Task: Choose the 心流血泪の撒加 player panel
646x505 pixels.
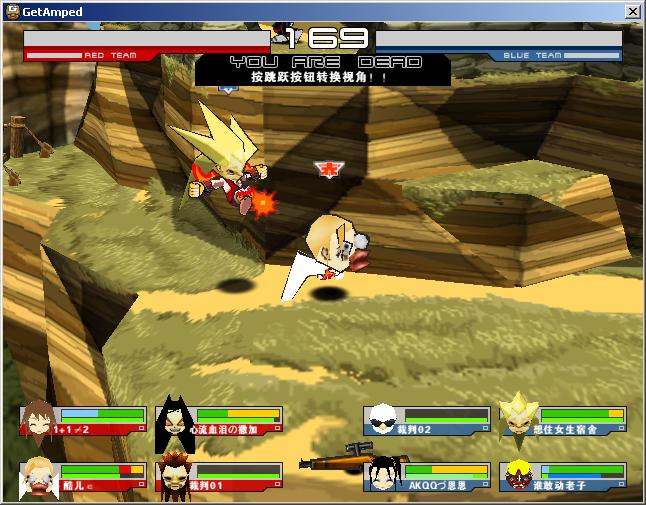Action: coord(220,421)
